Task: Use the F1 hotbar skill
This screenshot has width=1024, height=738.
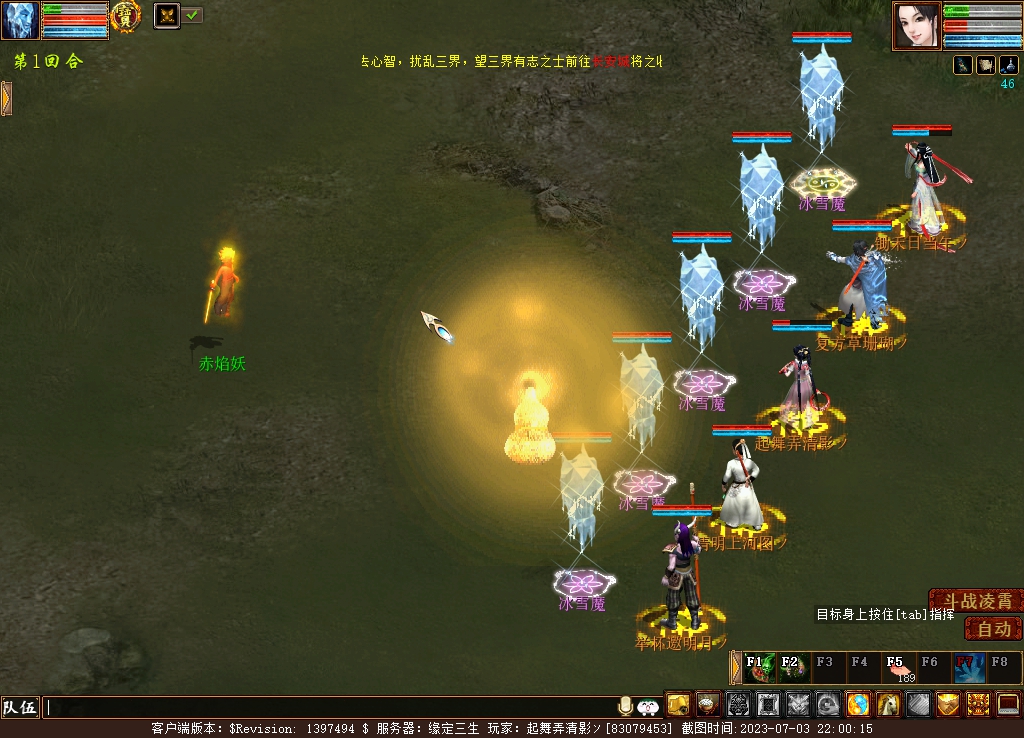Action: coord(759,667)
